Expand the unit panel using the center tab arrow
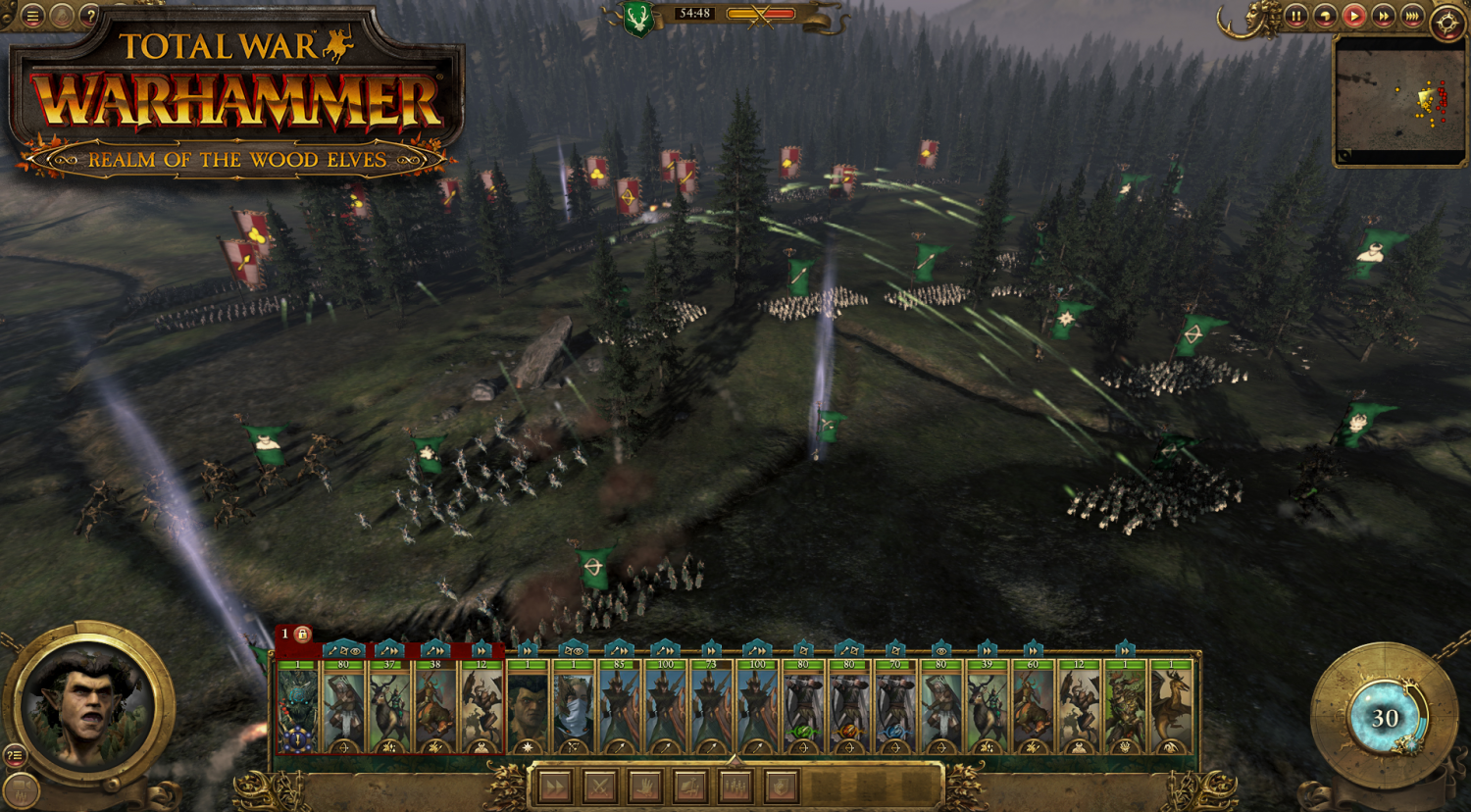Screen dimensions: 1471x812 pyautogui.click(x=735, y=757)
